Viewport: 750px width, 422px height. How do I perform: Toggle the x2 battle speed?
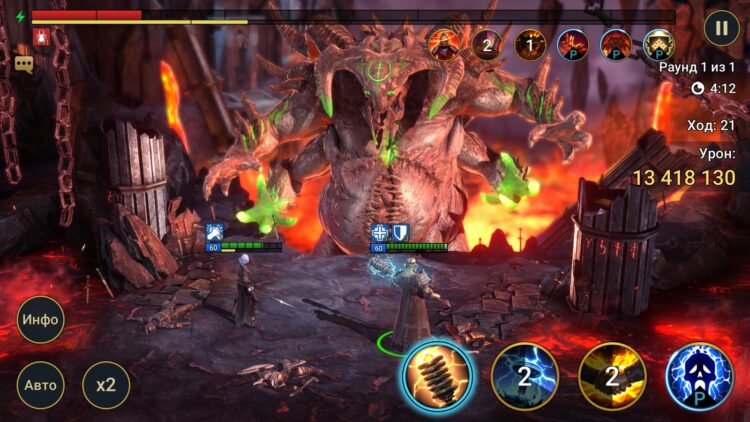[x=106, y=384]
